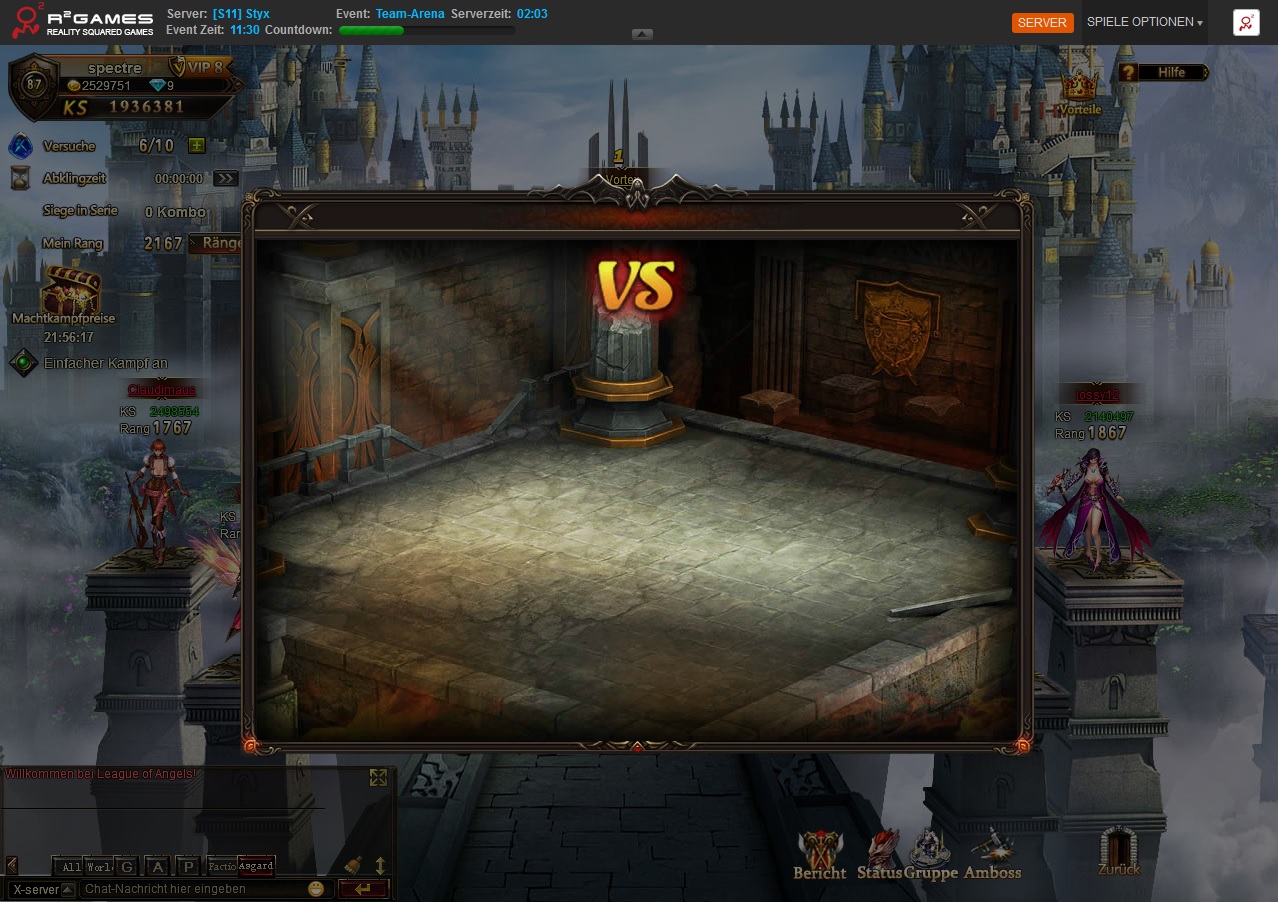Switch chat to the Asgard tab
This screenshot has height=902, width=1280.
click(x=256, y=866)
